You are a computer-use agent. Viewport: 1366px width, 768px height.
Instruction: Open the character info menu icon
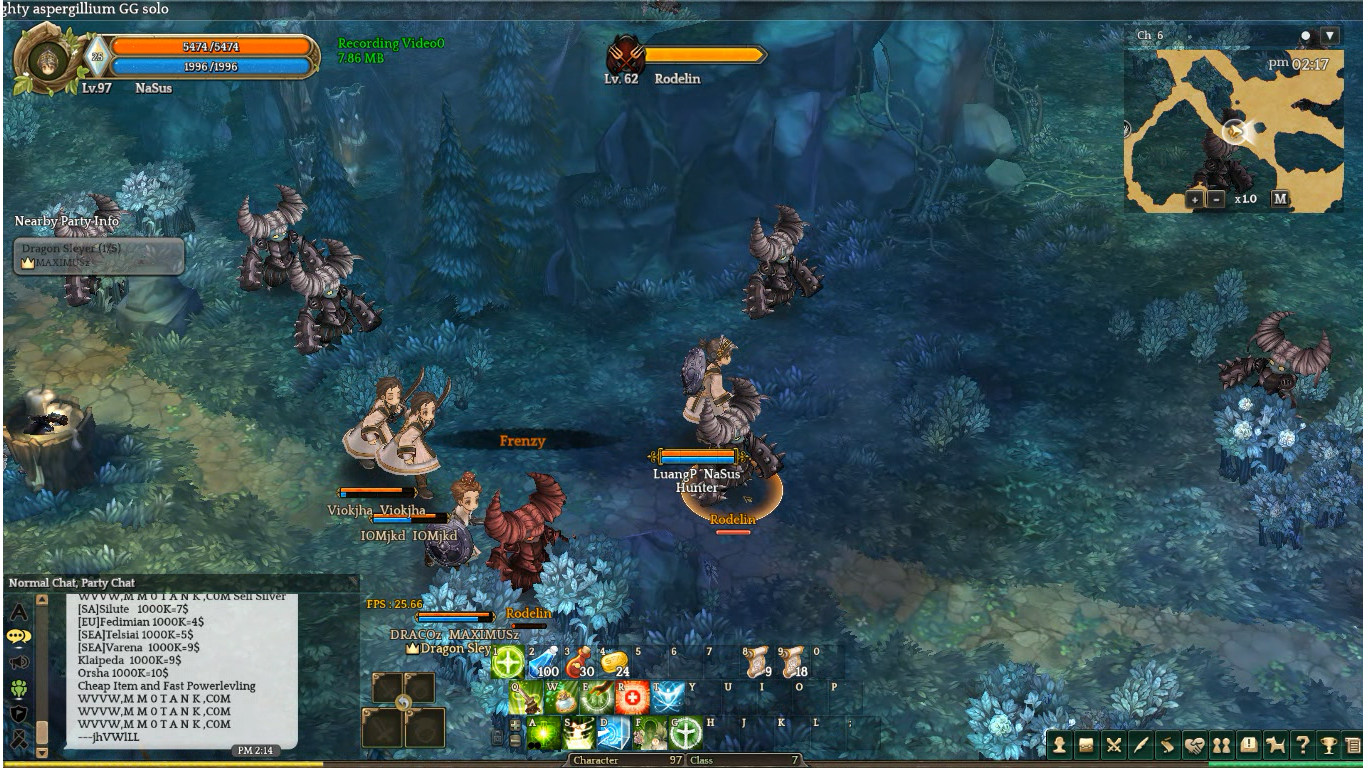[1059, 745]
